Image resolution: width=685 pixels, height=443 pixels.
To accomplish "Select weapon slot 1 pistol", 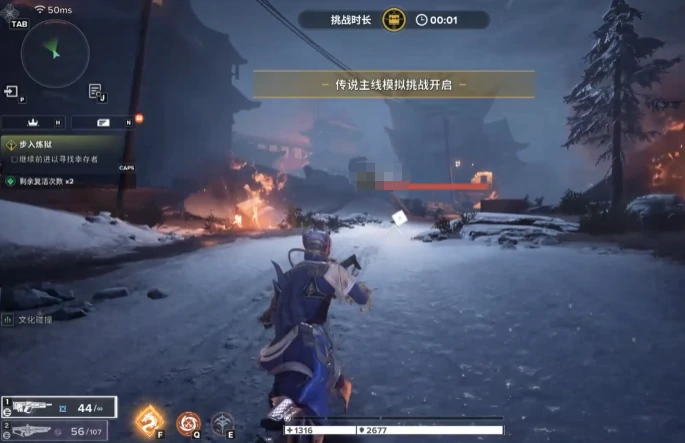I will point(58,407).
